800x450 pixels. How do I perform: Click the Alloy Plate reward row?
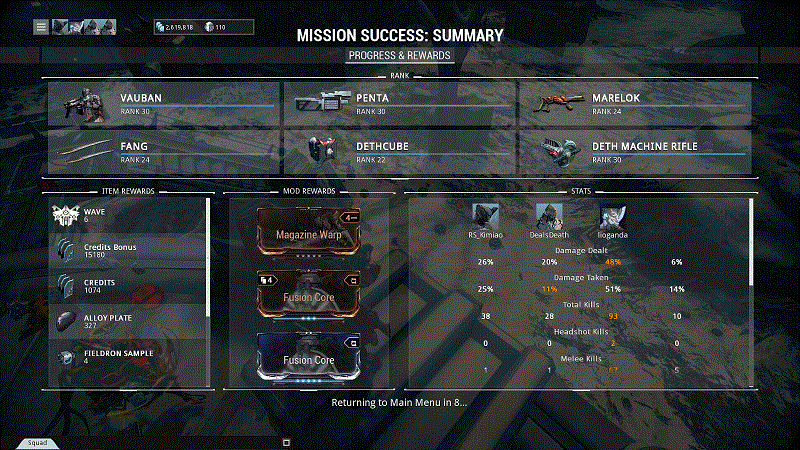tap(129, 319)
